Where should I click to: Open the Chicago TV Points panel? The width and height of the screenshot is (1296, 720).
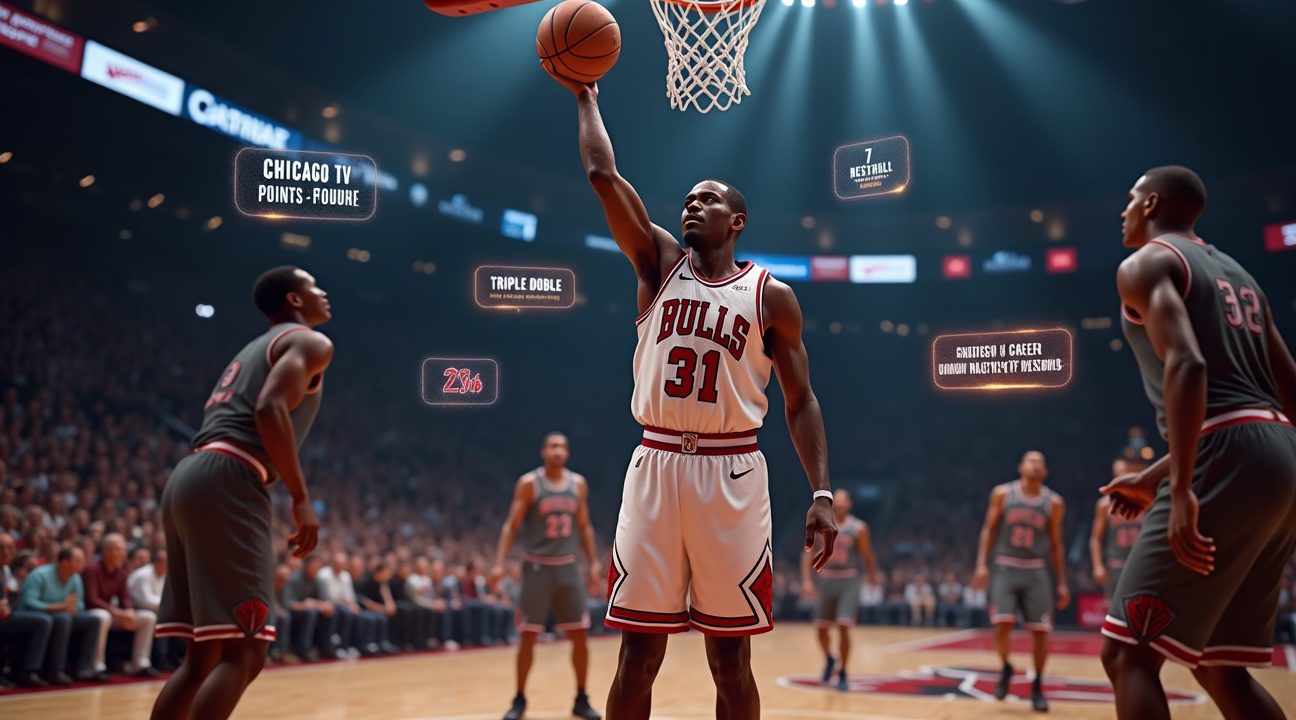coord(305,184)
